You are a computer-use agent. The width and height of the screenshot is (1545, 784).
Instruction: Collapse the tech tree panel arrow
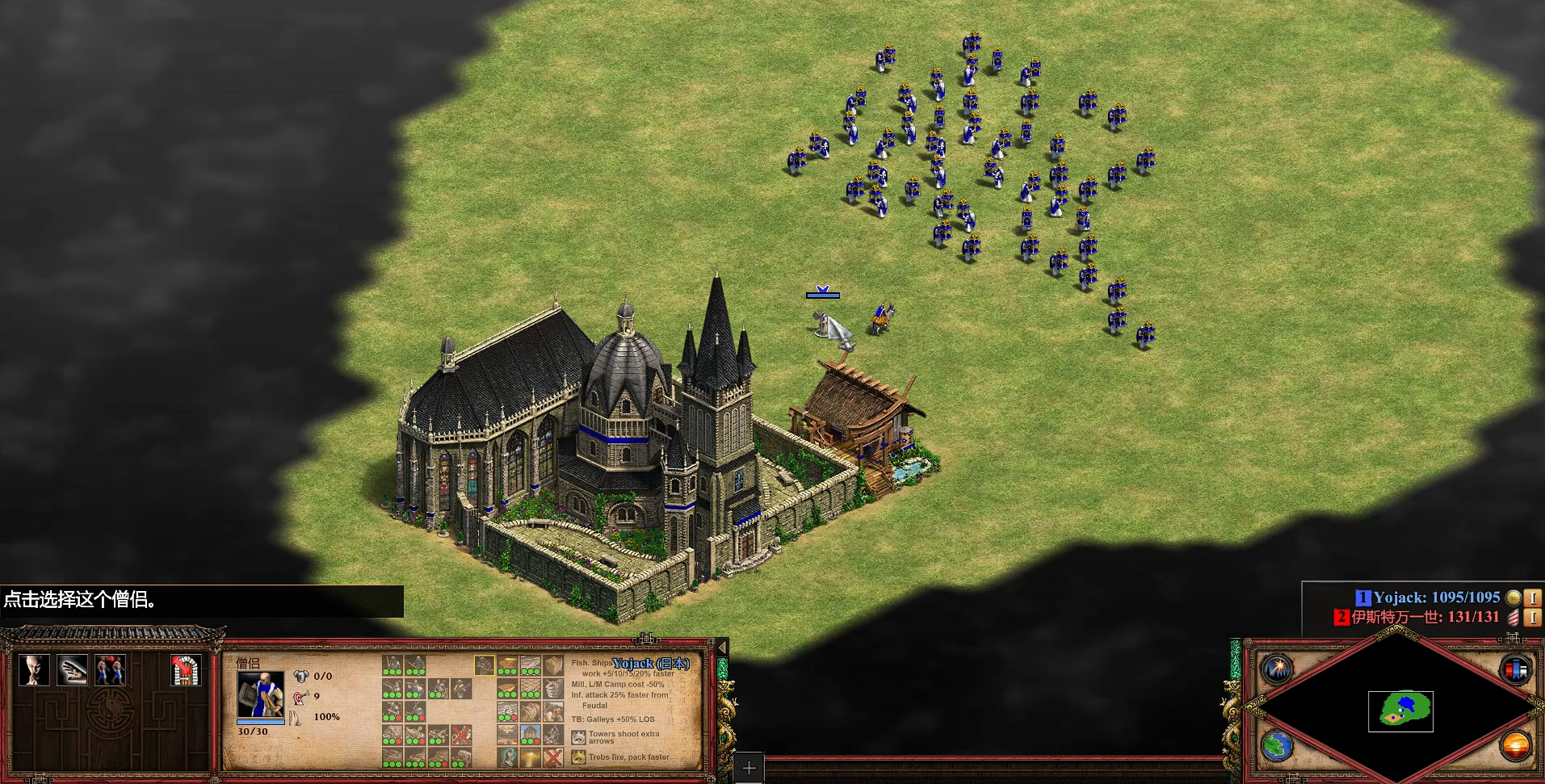pos(722,648)
